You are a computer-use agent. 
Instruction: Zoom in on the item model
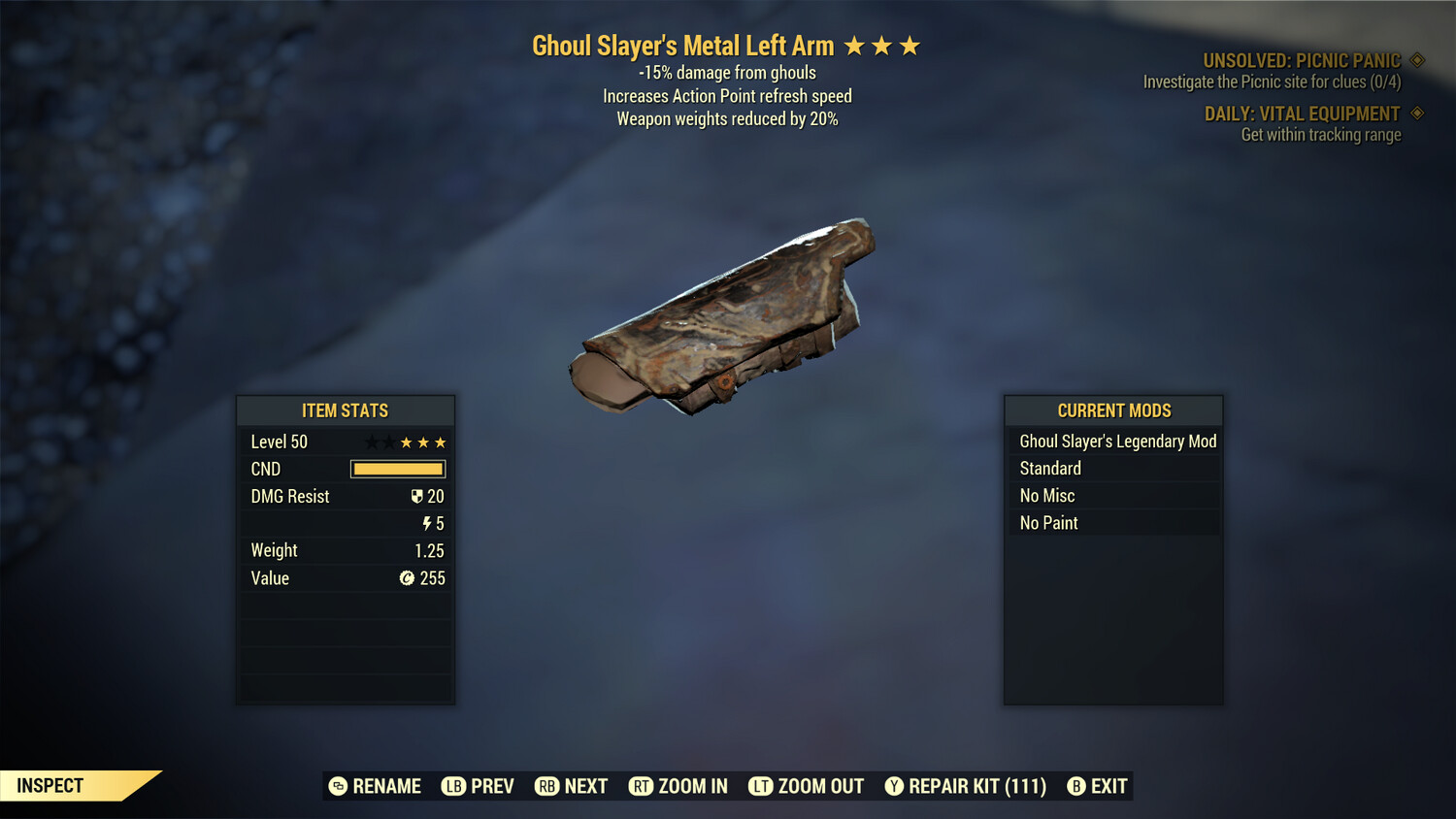click(x=678, y=786)
